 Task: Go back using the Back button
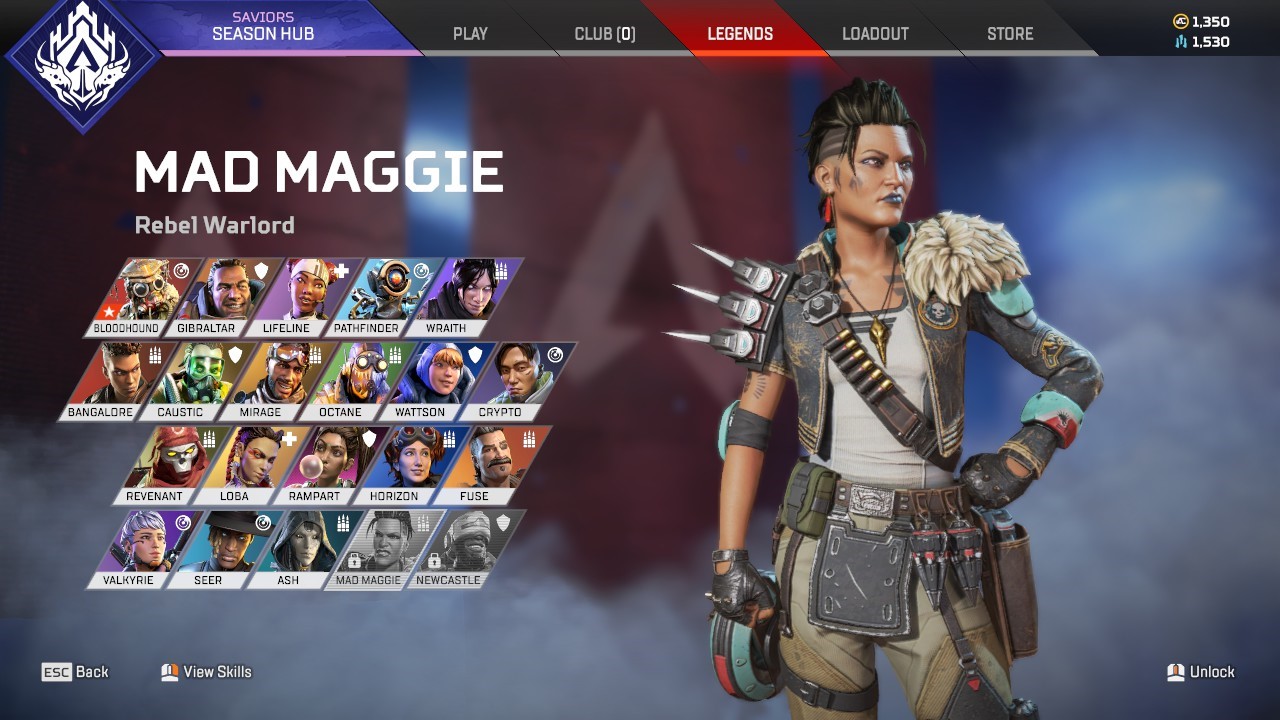[x=76, y=672]
